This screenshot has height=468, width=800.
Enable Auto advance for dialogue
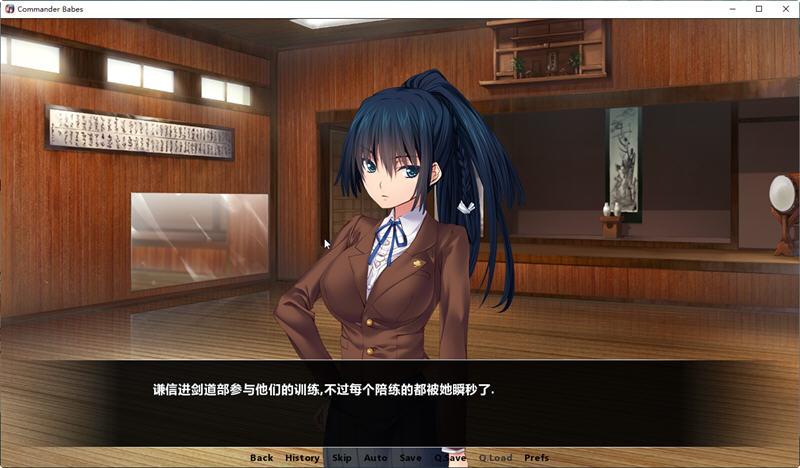[376, 458]
